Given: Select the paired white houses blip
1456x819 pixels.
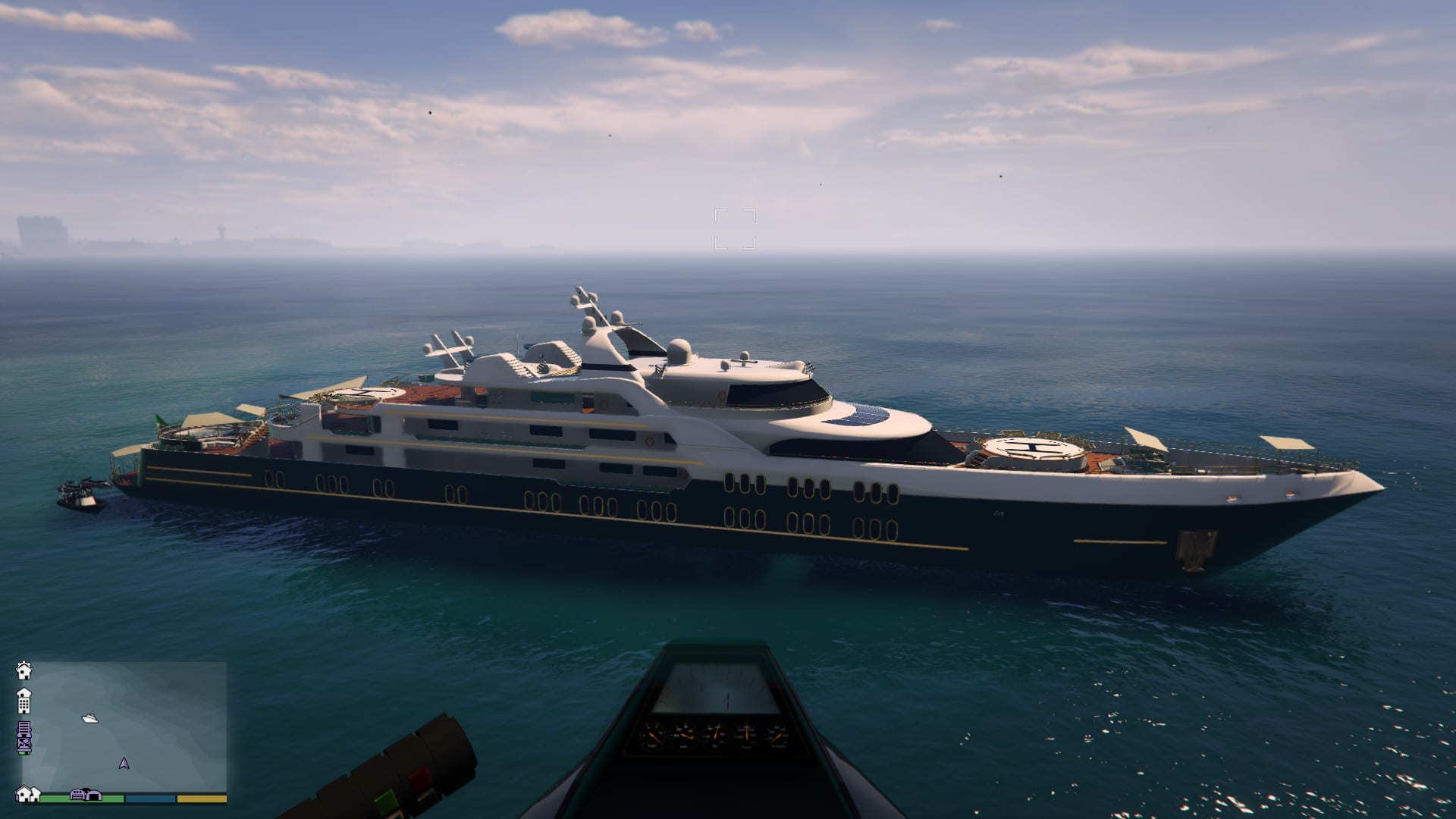Looking at the screenshot, I should coord(28,794).
